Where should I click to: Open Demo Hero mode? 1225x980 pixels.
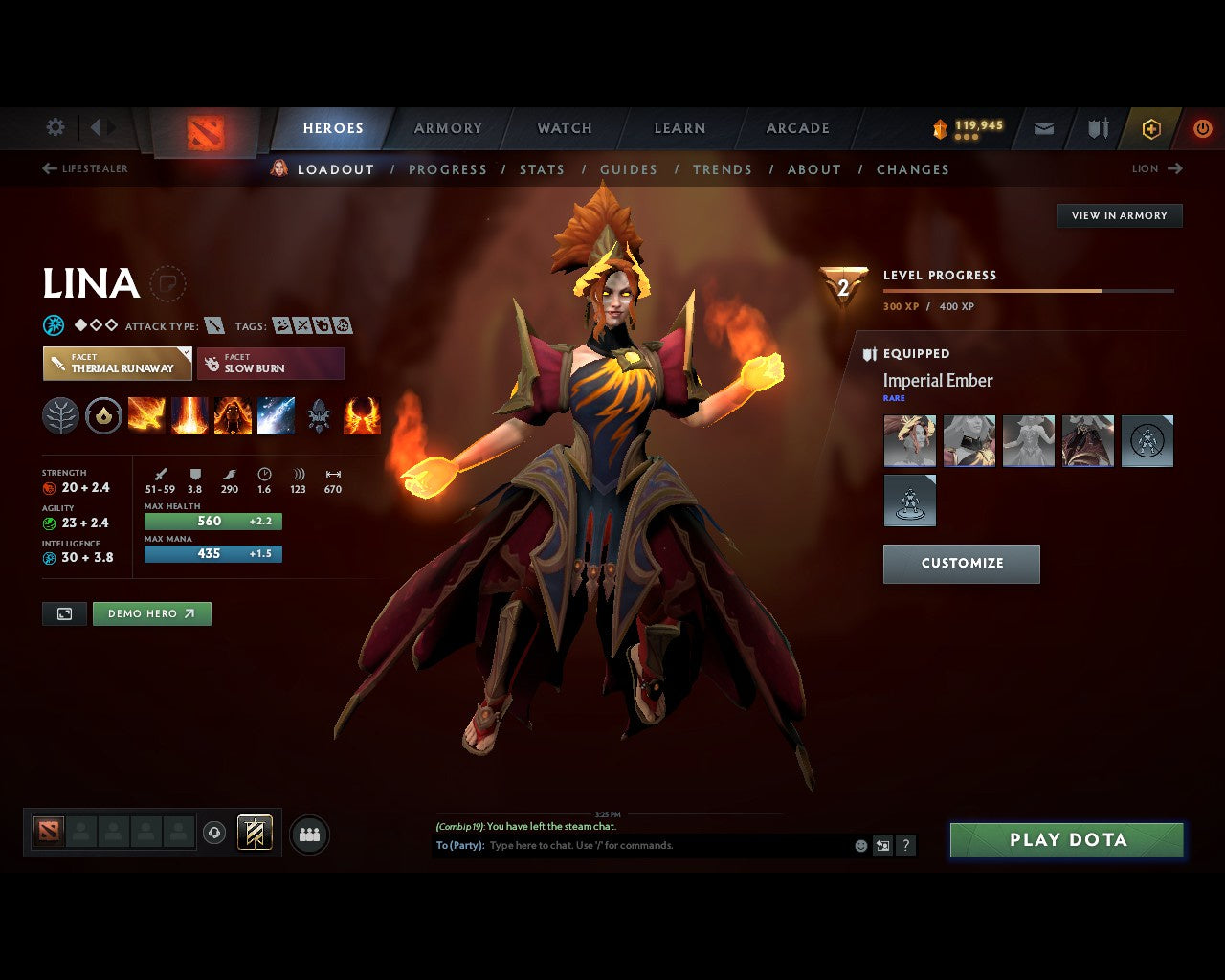pyautogui.click(x=151, y=613)
